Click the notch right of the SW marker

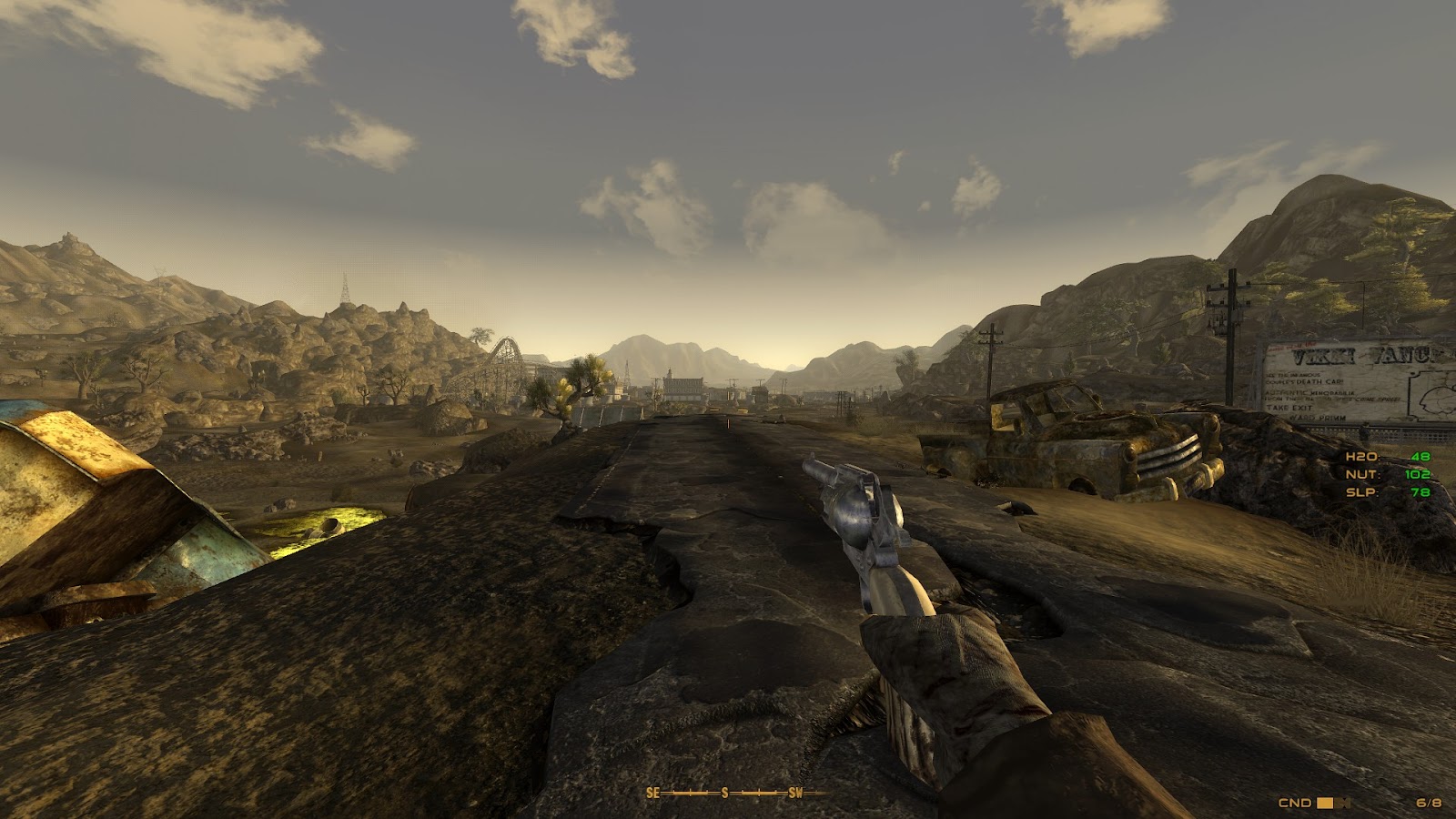click(814, 792)
